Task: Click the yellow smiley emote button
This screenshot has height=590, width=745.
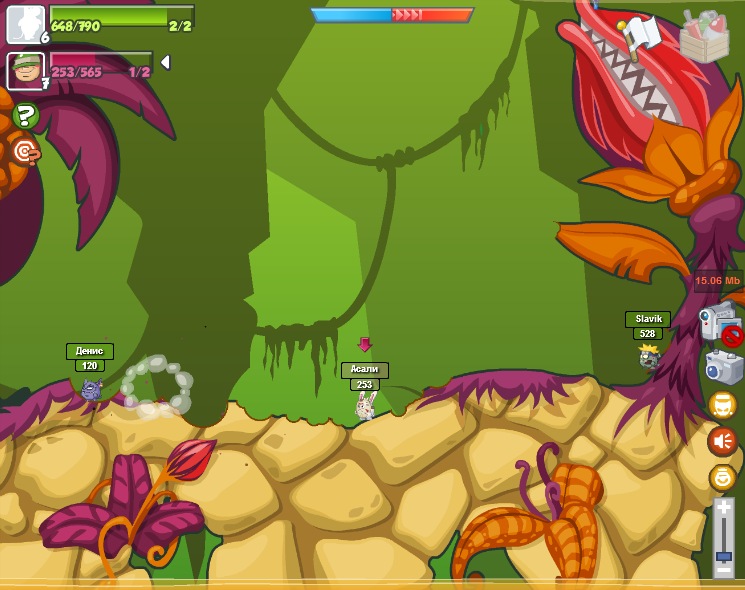Action: click(x=722, y=477)
